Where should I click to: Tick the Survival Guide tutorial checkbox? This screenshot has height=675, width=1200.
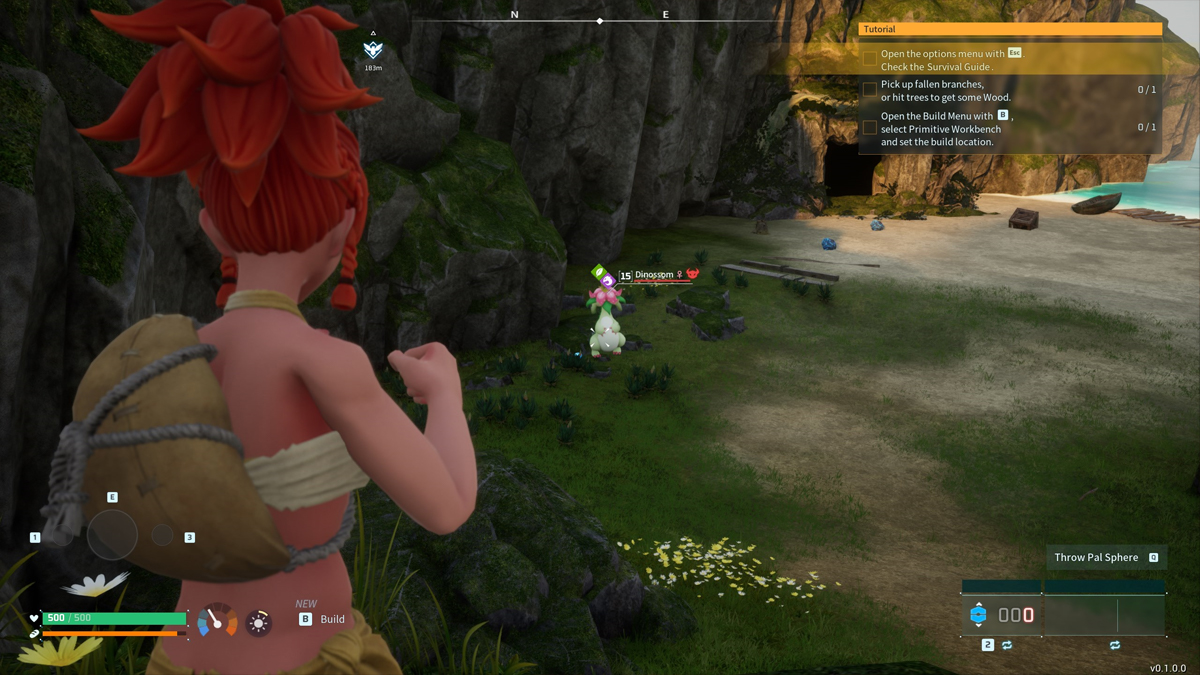click(x=870, y=60)
